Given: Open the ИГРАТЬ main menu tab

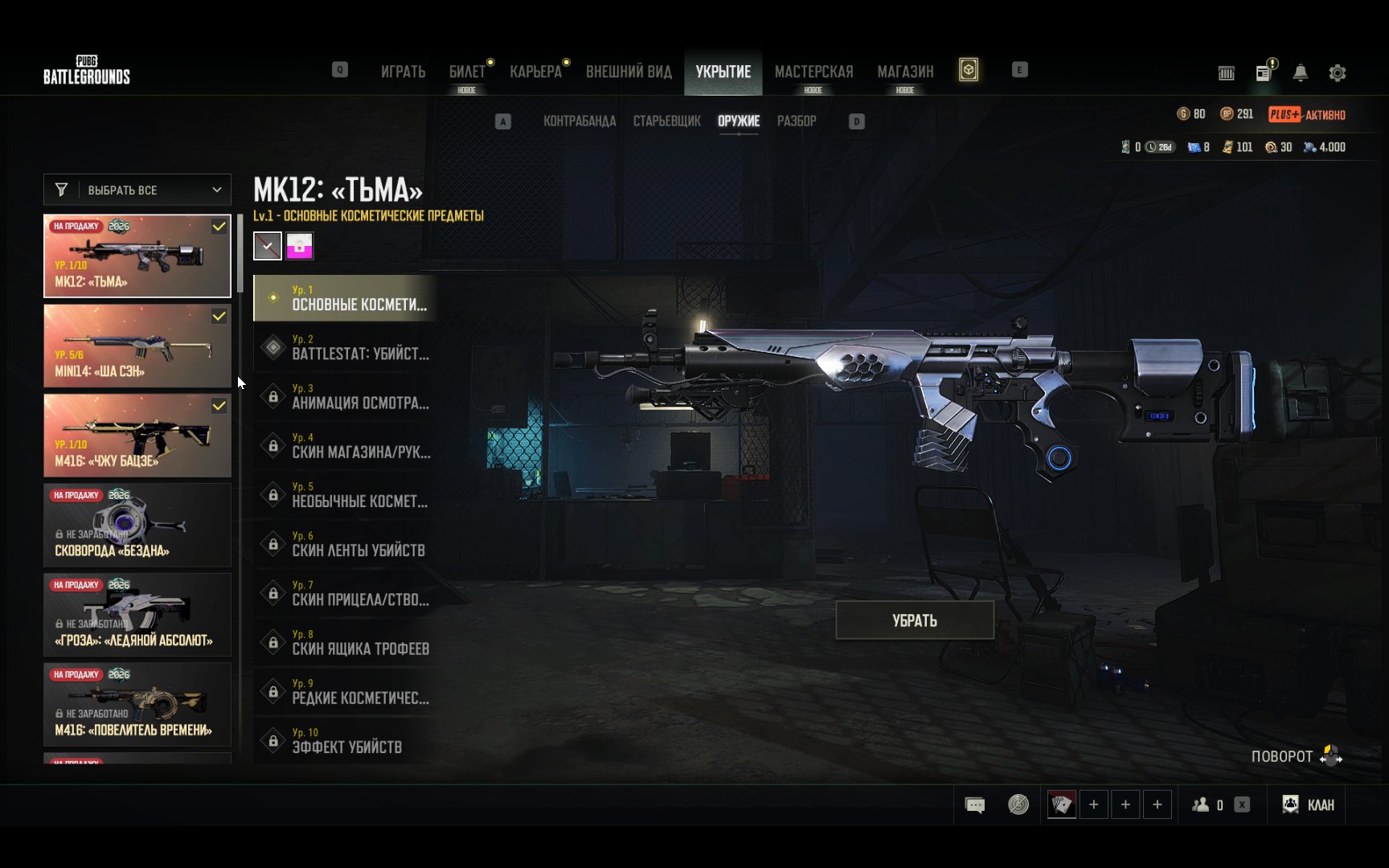Looking at the screenshot, I should [403, 72].
